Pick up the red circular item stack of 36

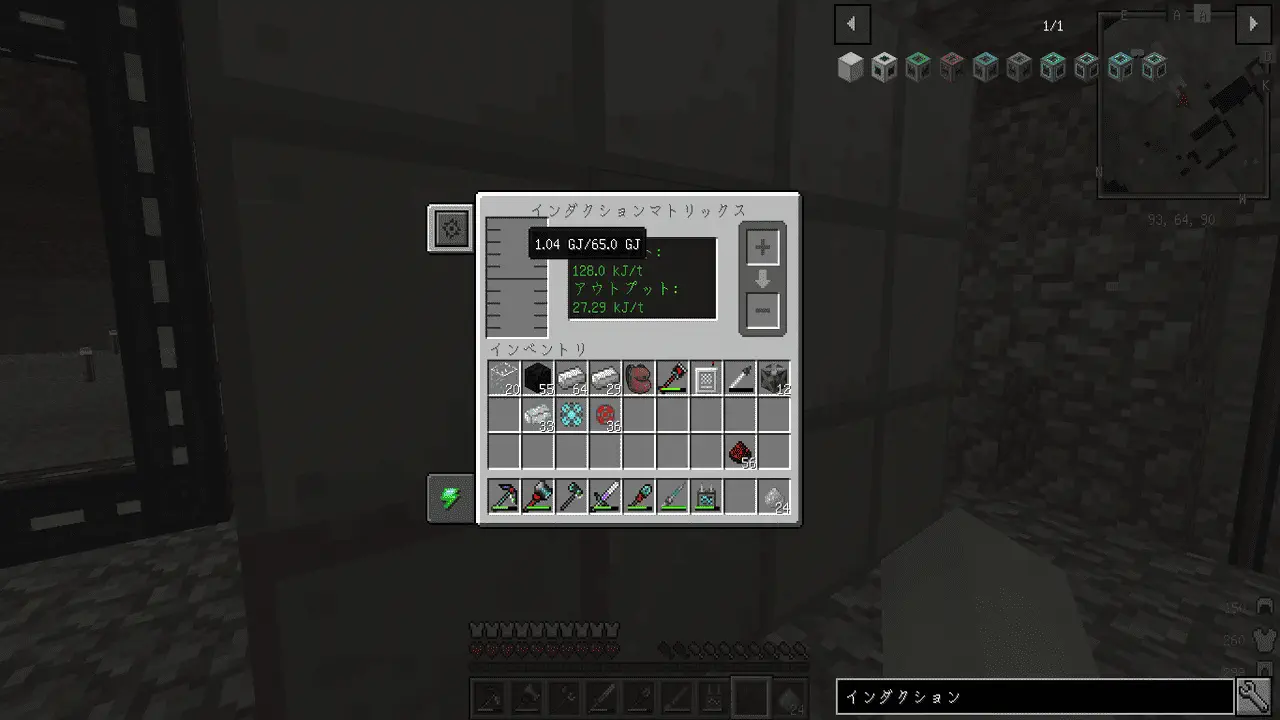605,415
